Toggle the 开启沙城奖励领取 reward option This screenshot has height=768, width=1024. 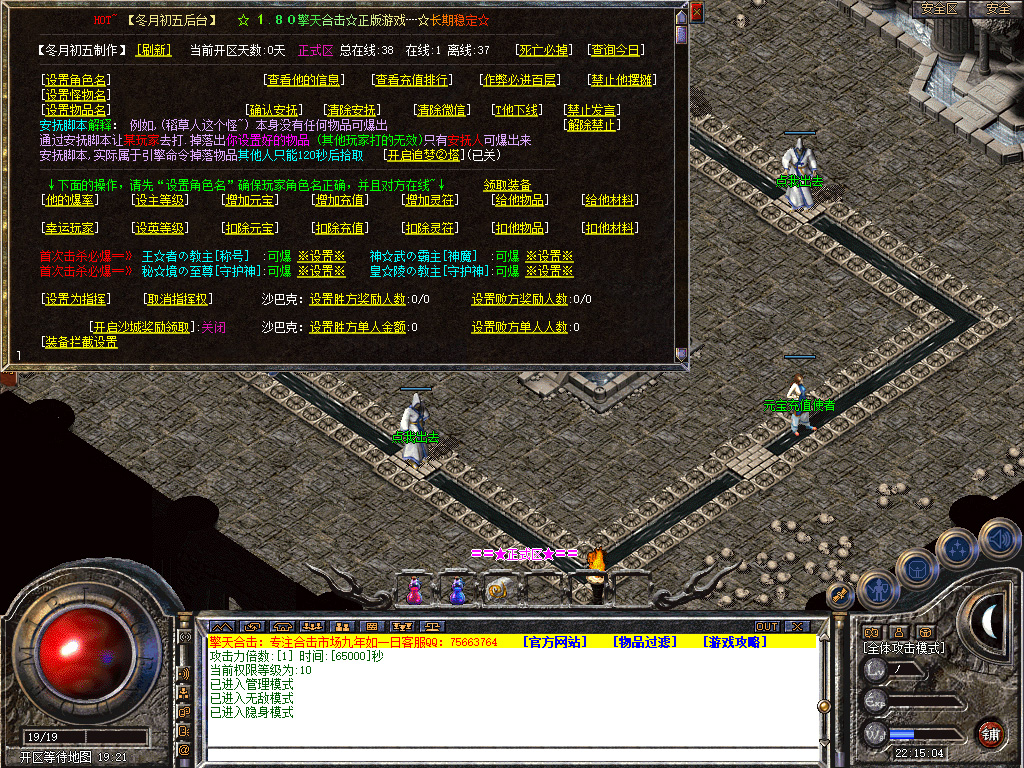(143, 327)
